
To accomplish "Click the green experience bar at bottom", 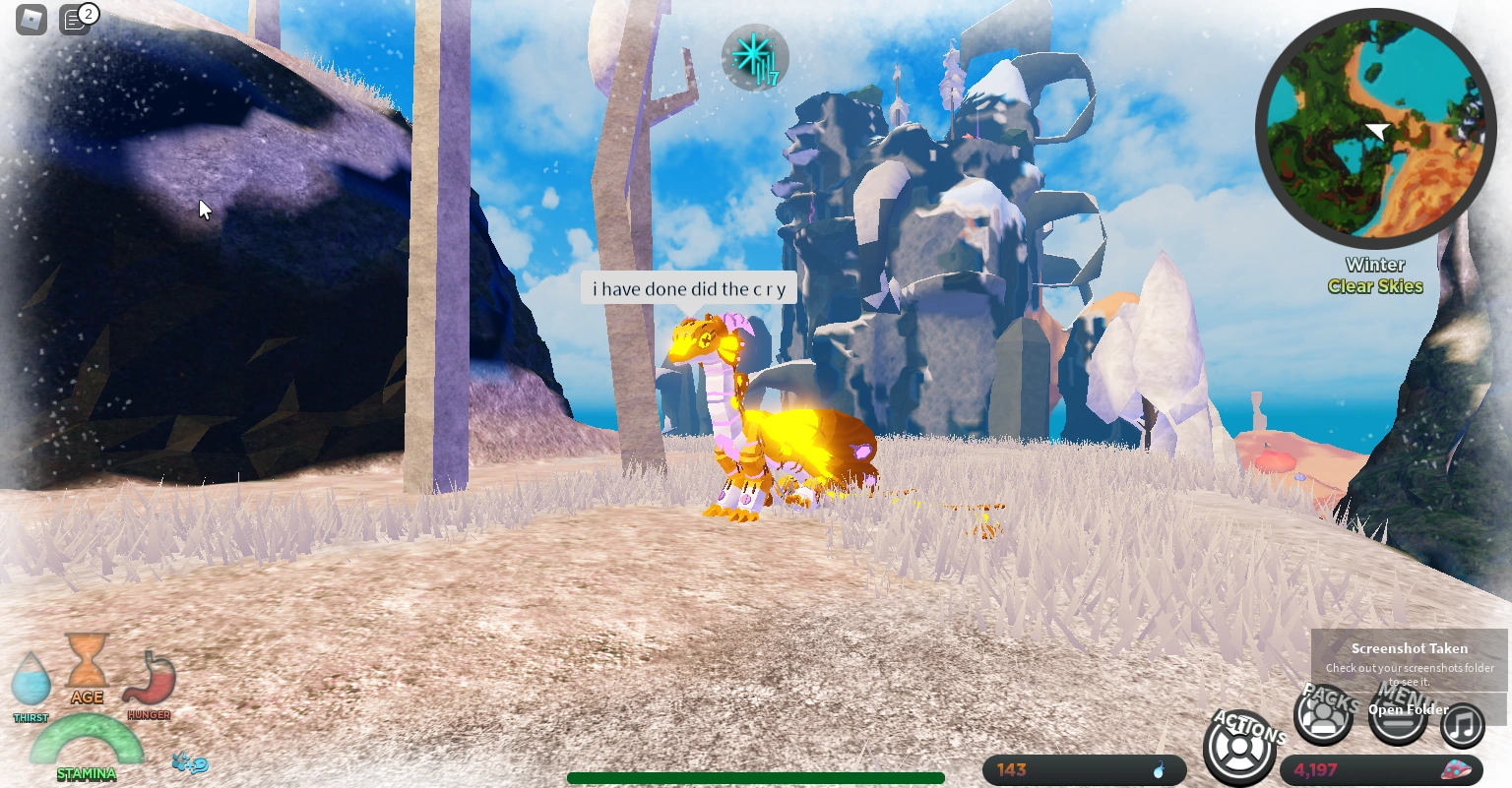I will [x=756, y=777].
